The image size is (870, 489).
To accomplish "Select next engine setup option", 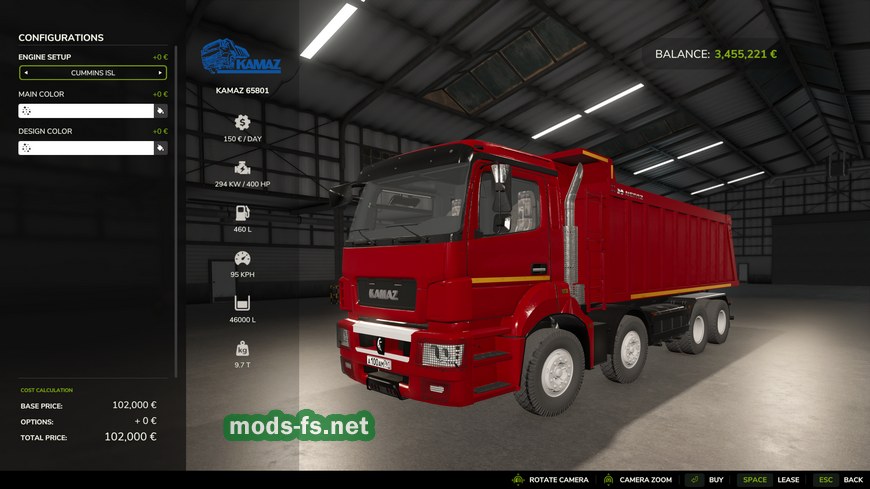I will tap(160, 73).
